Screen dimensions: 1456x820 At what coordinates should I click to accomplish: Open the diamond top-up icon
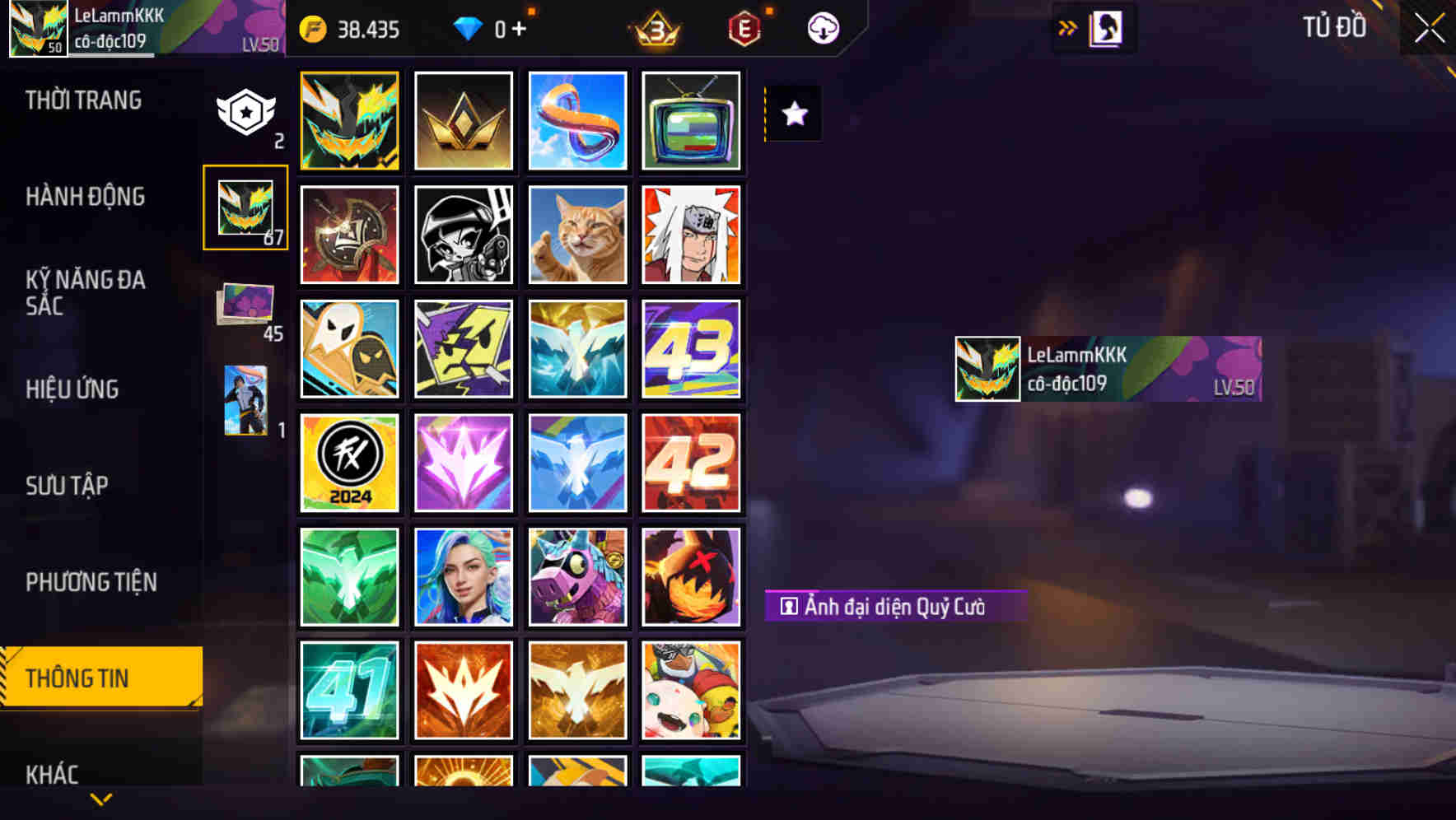[x=469, y=29]
